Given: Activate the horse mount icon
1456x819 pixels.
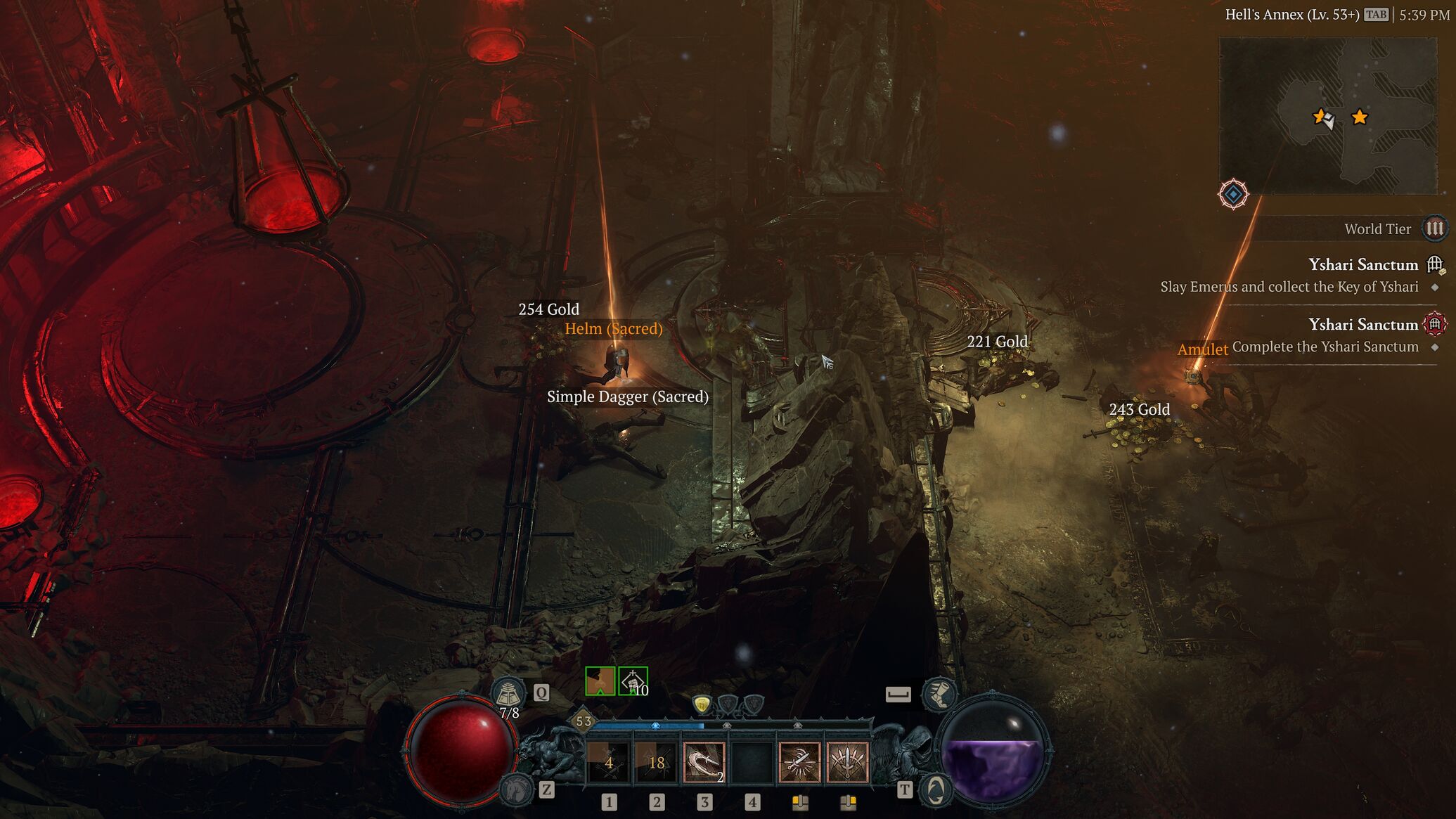Looking at the screenshot, I should click(516, 789).
